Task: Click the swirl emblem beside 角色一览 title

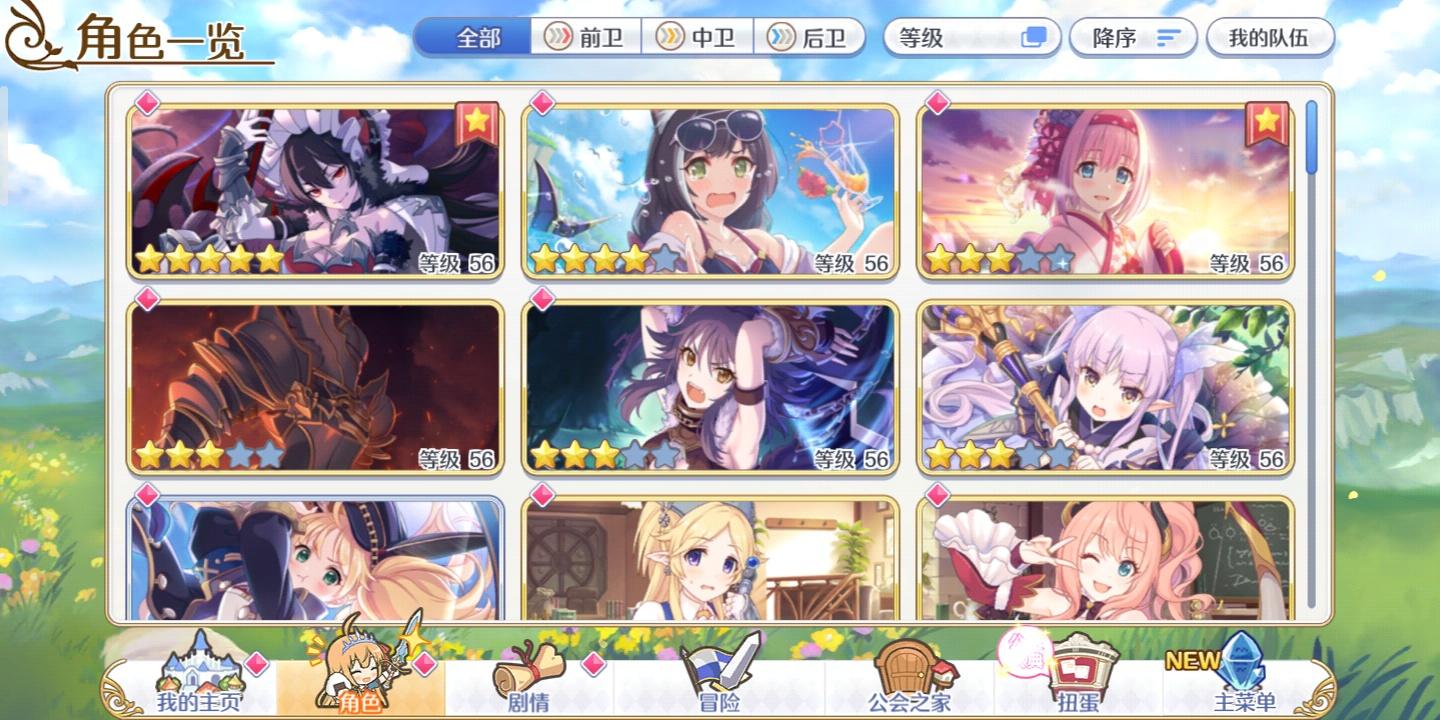Action: click(30, 35)
